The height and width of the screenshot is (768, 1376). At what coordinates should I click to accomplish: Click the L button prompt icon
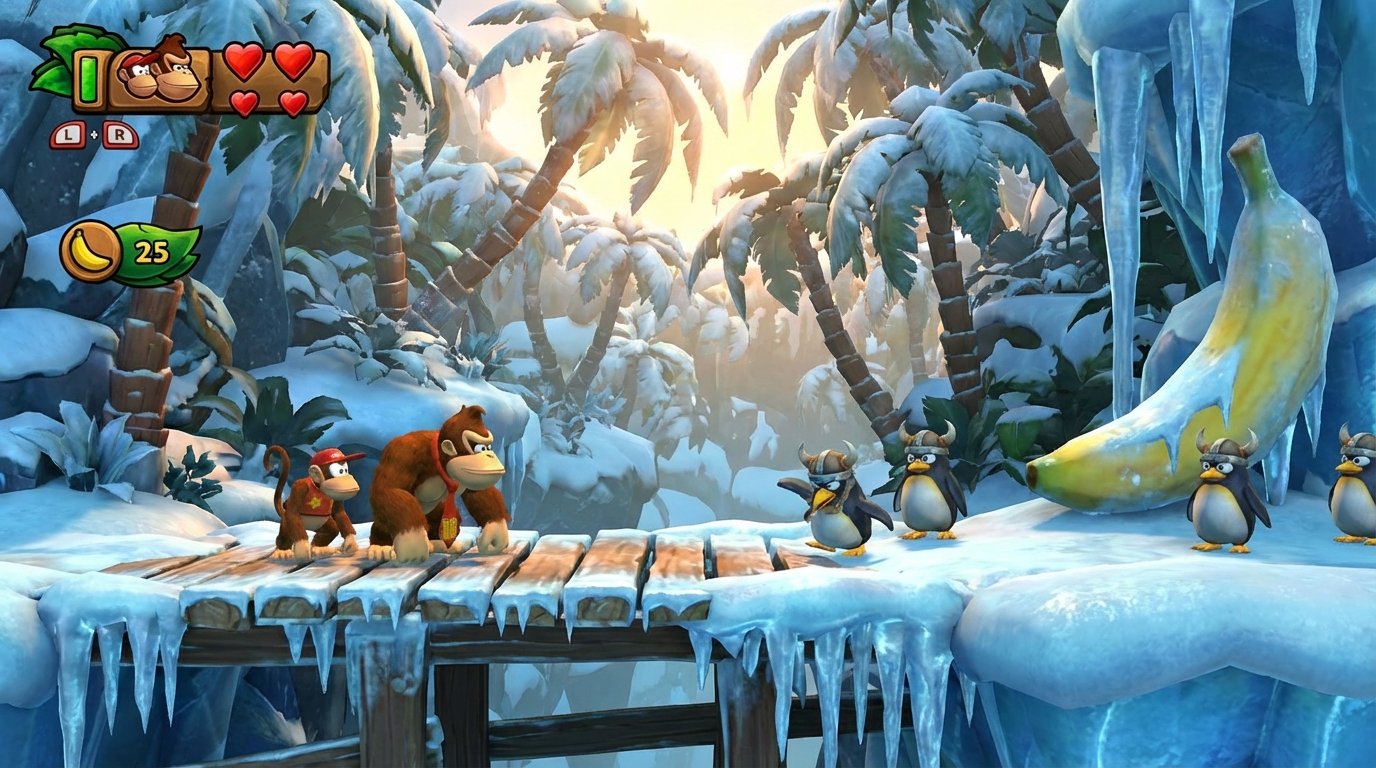tap(67, 134)
